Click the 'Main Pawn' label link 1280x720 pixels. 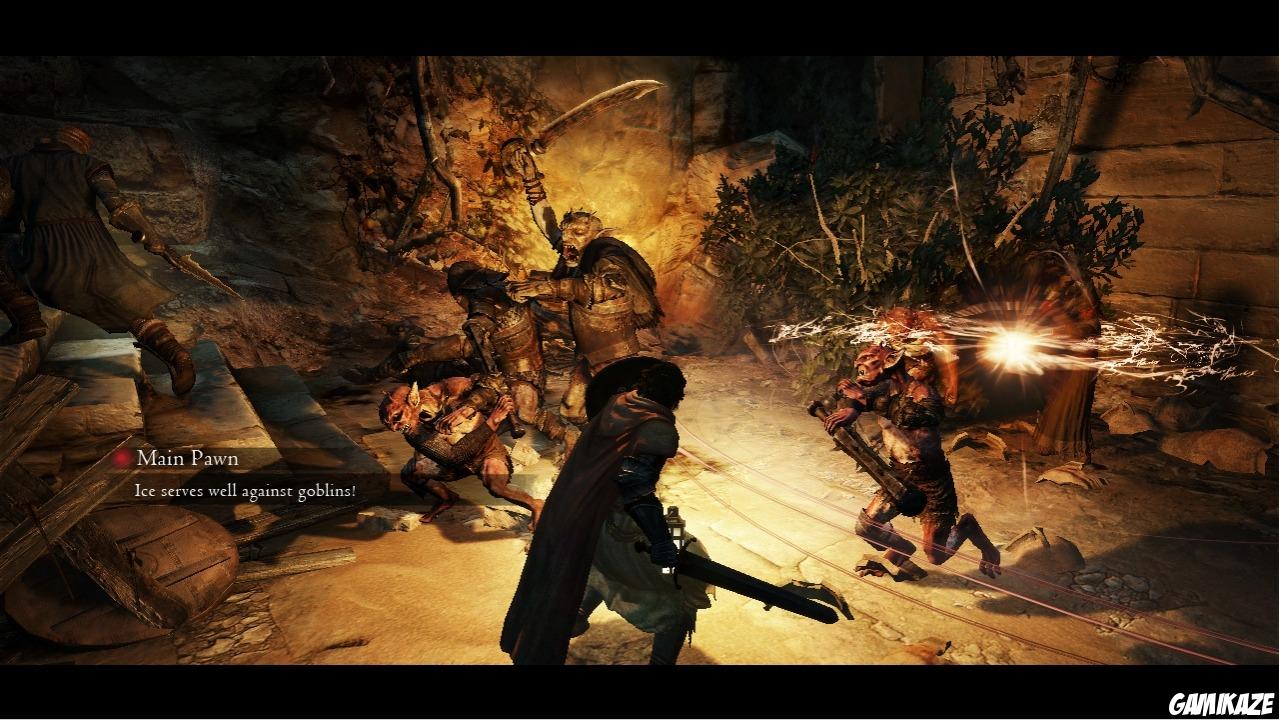(x=187, y=458)
